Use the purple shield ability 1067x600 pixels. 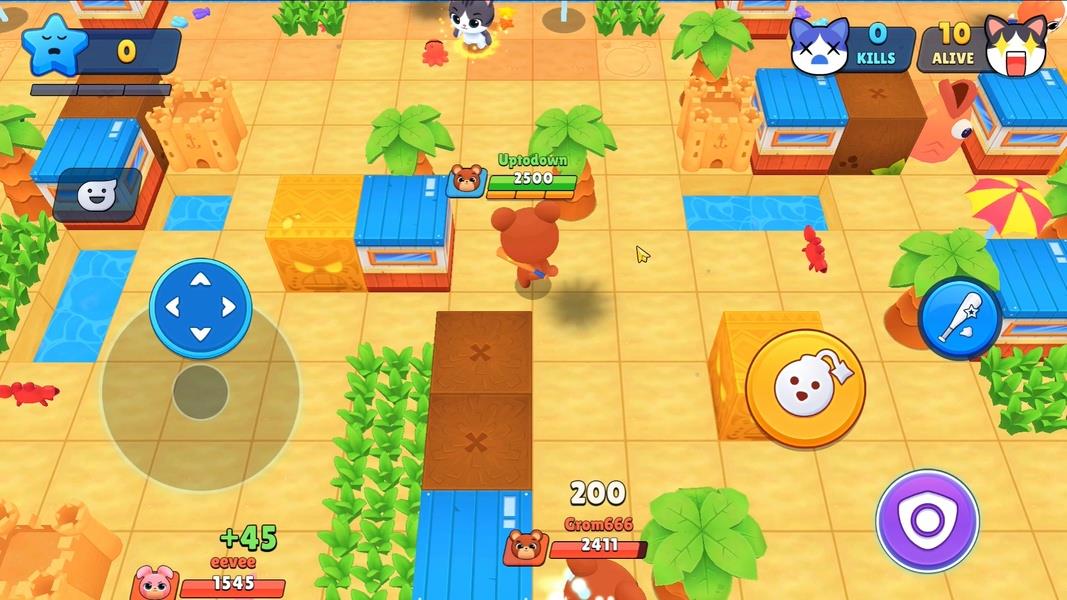point(926,521)
